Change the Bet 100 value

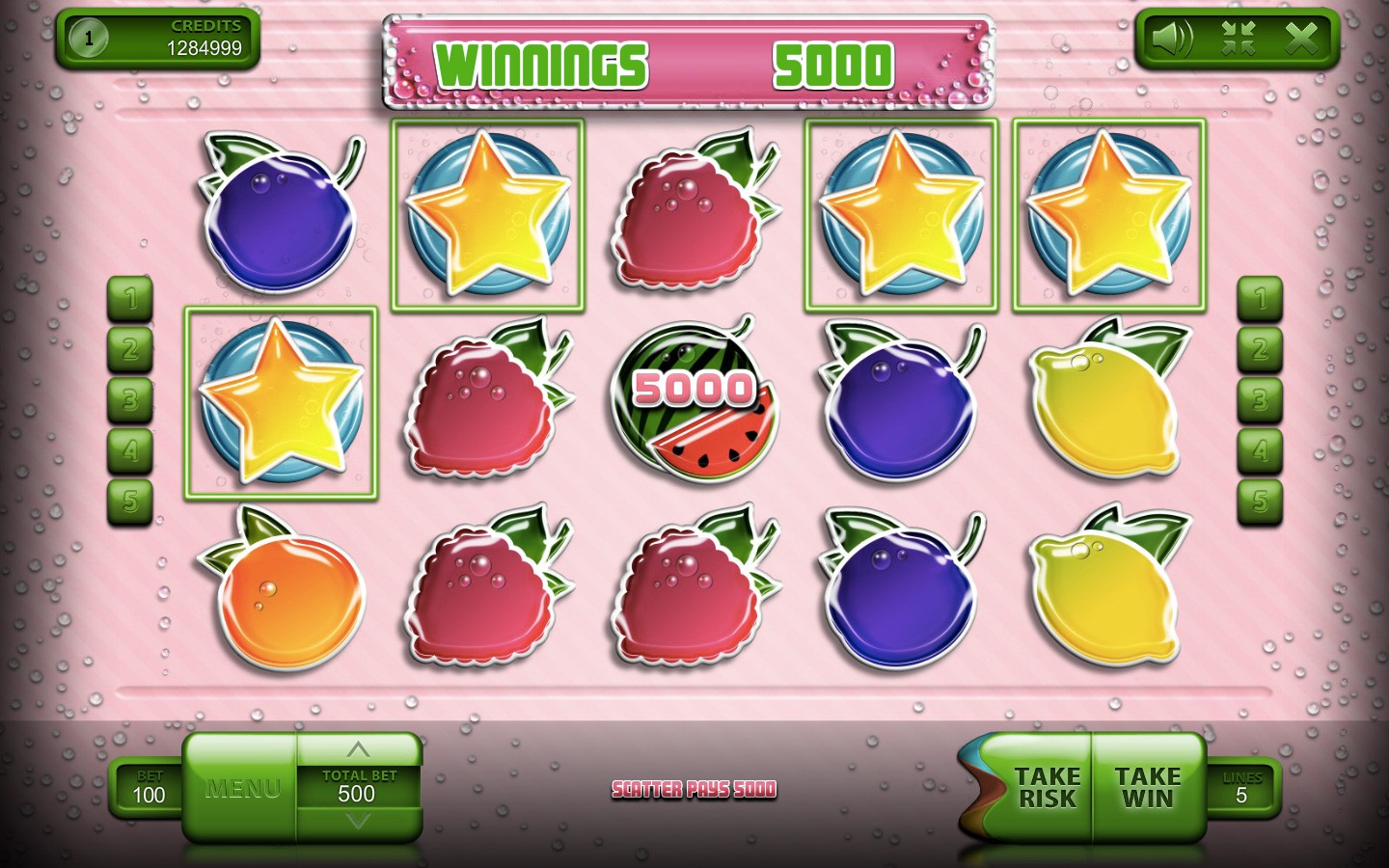point(149,788)
